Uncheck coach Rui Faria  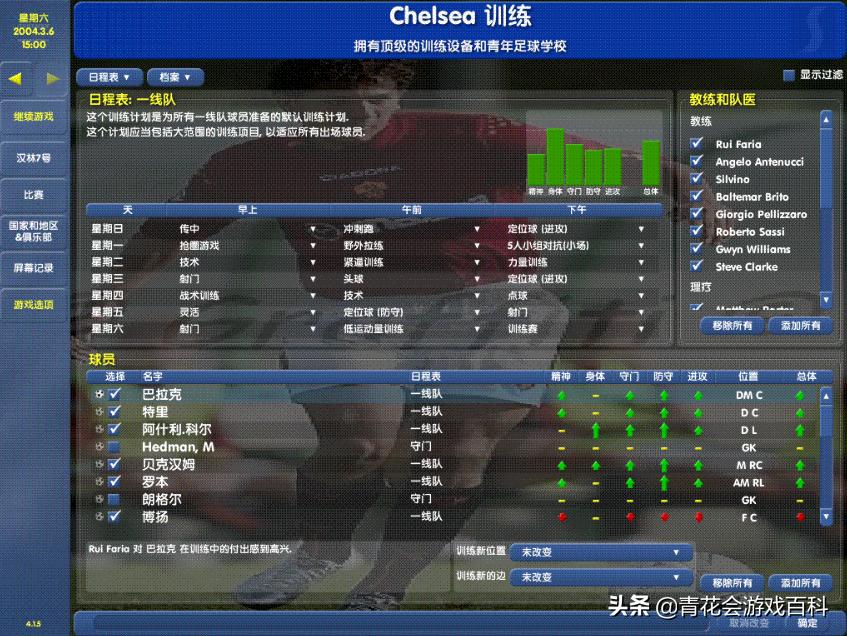click(x=697, y=144)
